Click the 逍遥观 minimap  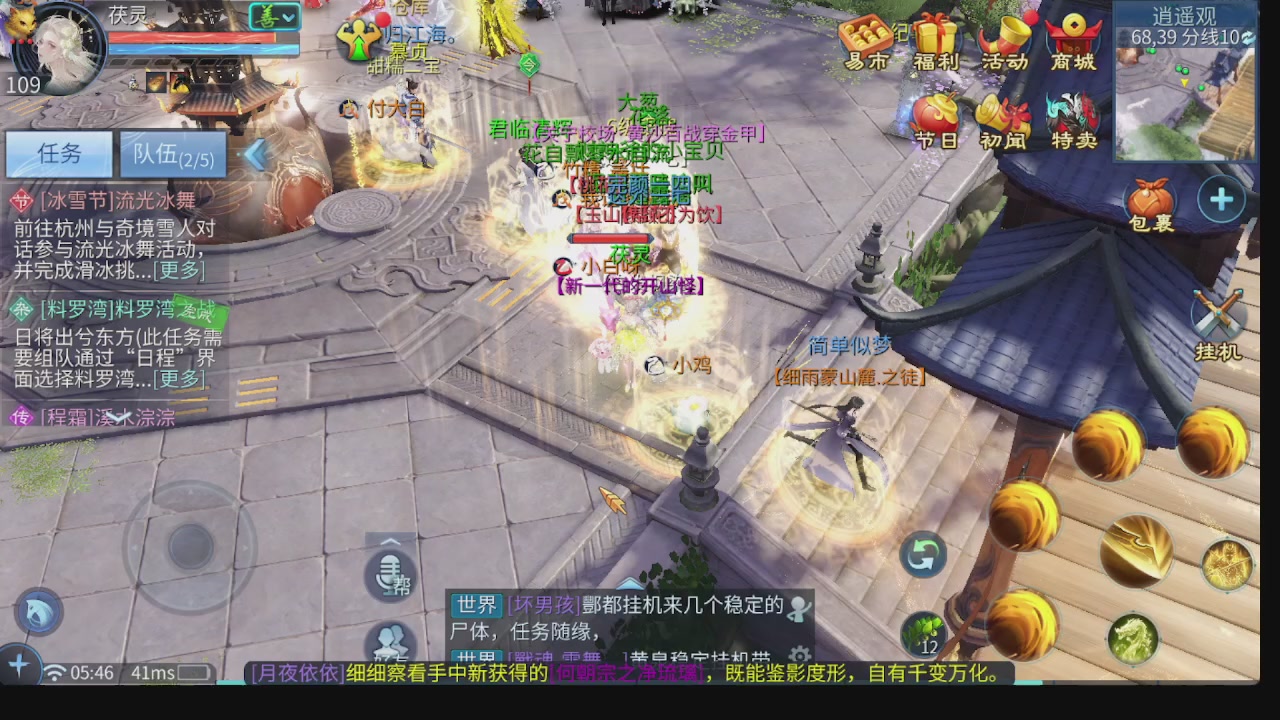pos(1190,100)
